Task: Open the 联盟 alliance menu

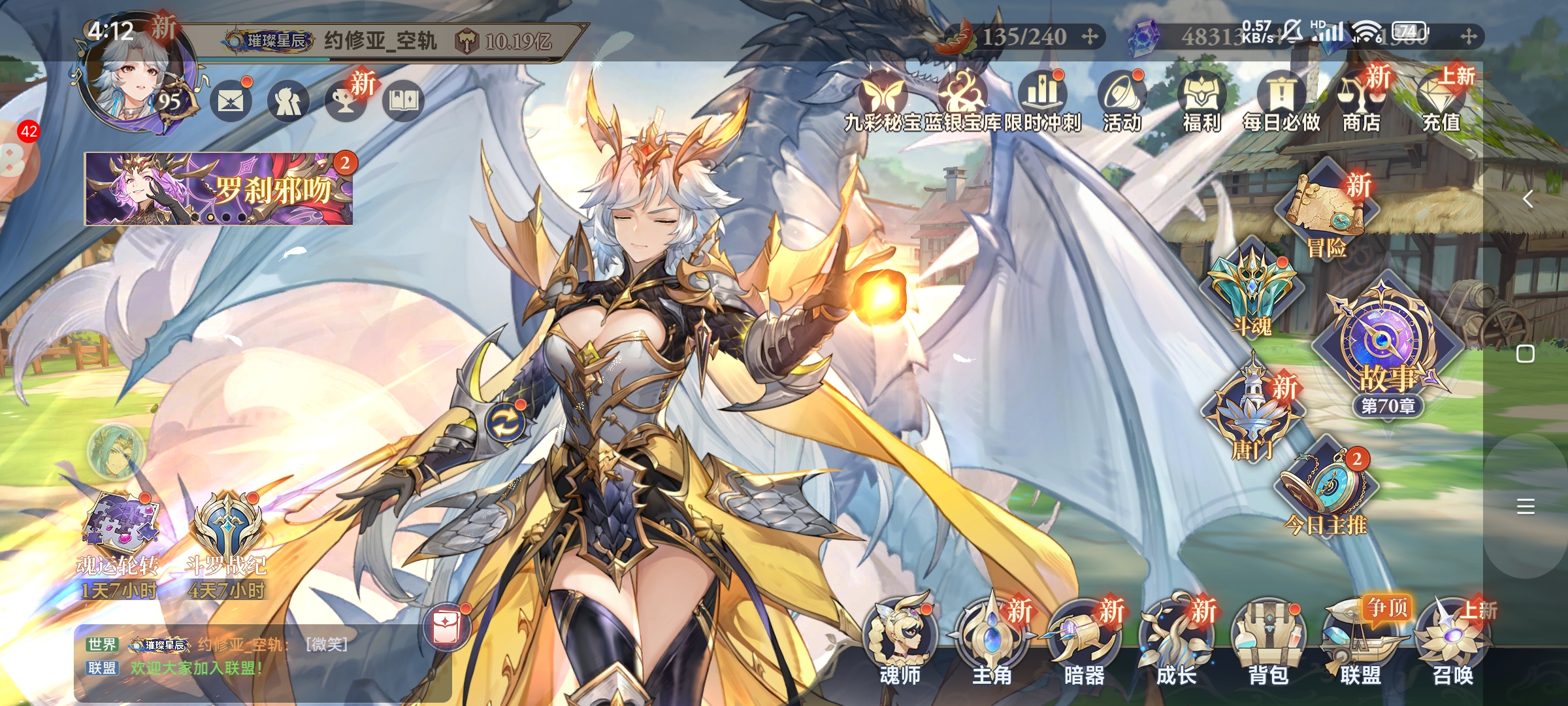Action: pos(1361,639)
